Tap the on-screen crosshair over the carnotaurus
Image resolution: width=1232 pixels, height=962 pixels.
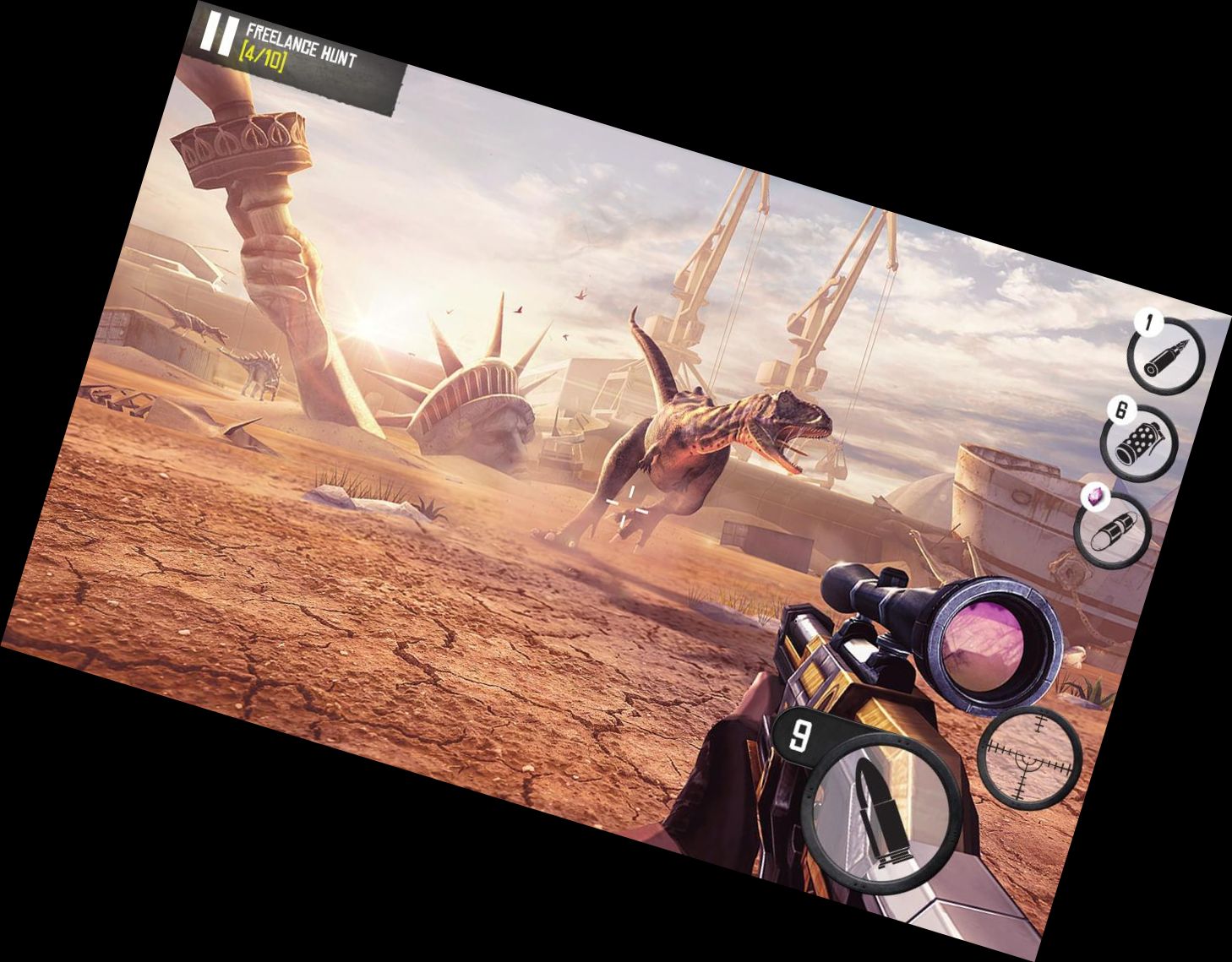pos(625,503)
